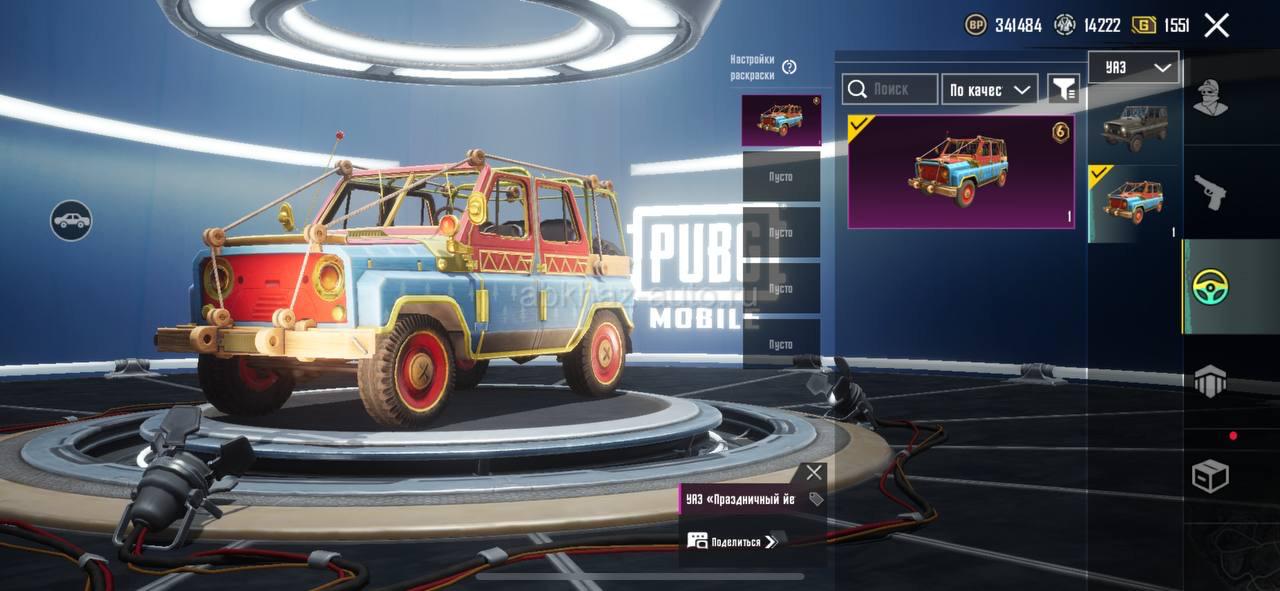Image resolution: width=1280 pixels, height=591 pixels.
Task: Share the skin via Поделиться
Action: [732, 542]
